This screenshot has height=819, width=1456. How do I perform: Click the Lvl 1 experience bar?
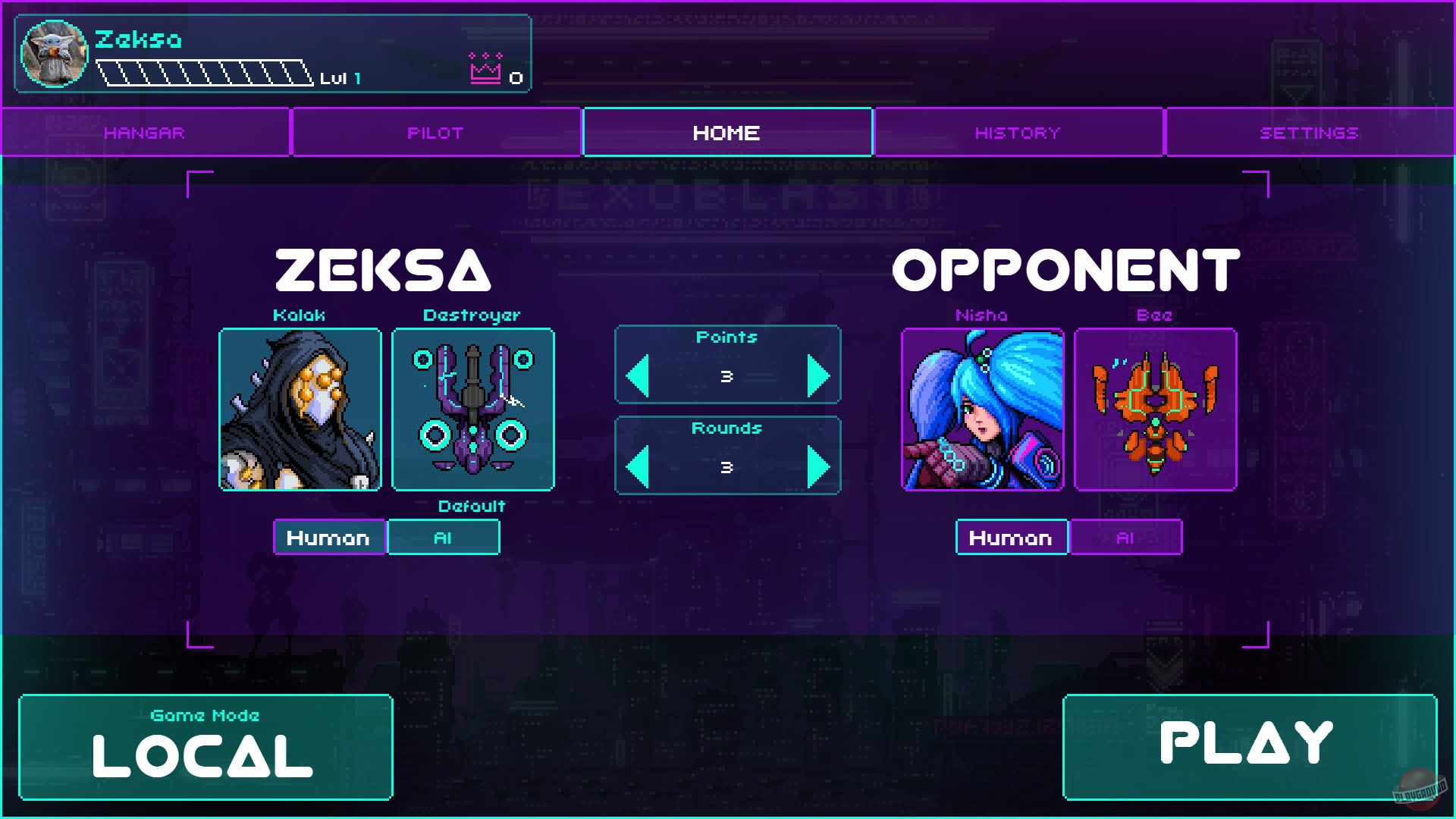[205, 74]
